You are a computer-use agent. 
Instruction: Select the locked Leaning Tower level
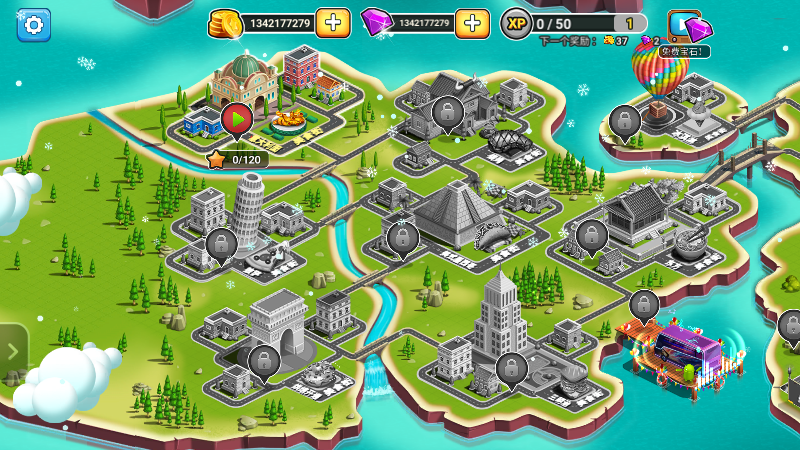[x=221, y=244]
